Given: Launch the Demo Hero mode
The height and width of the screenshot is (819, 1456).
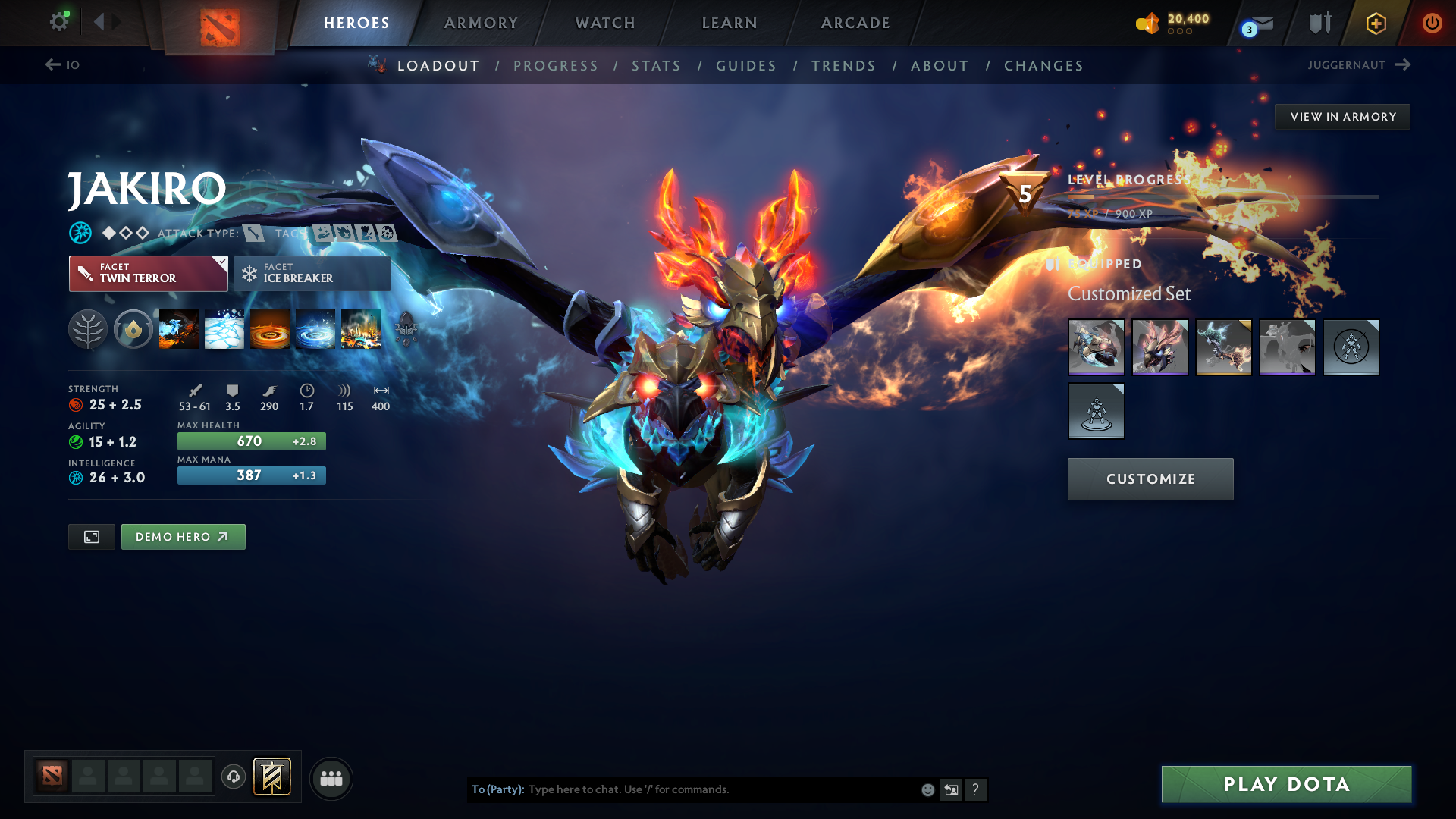Looking at the screenshot, I should click(x=183, y=537).
